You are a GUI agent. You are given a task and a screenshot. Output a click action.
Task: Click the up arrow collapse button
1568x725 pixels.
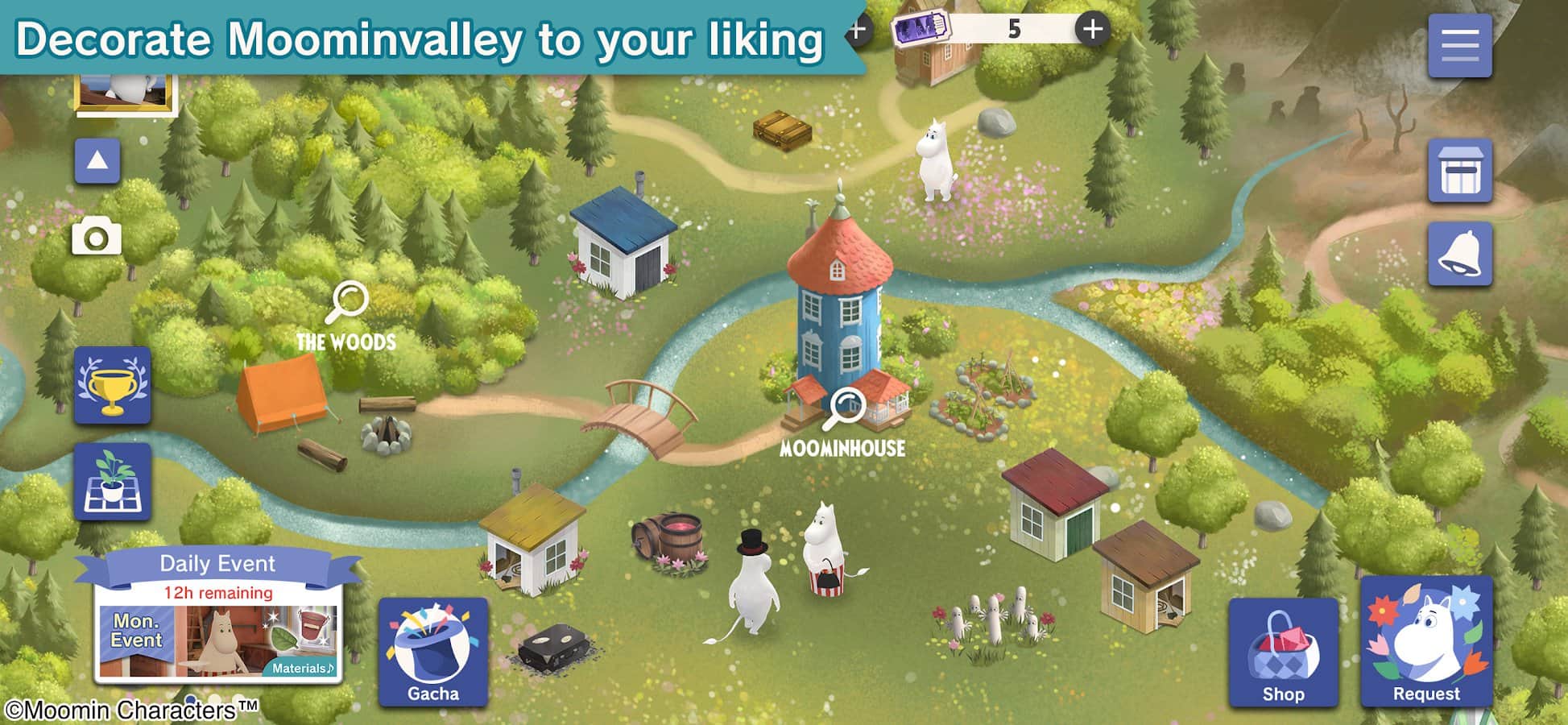coord(97,160)
